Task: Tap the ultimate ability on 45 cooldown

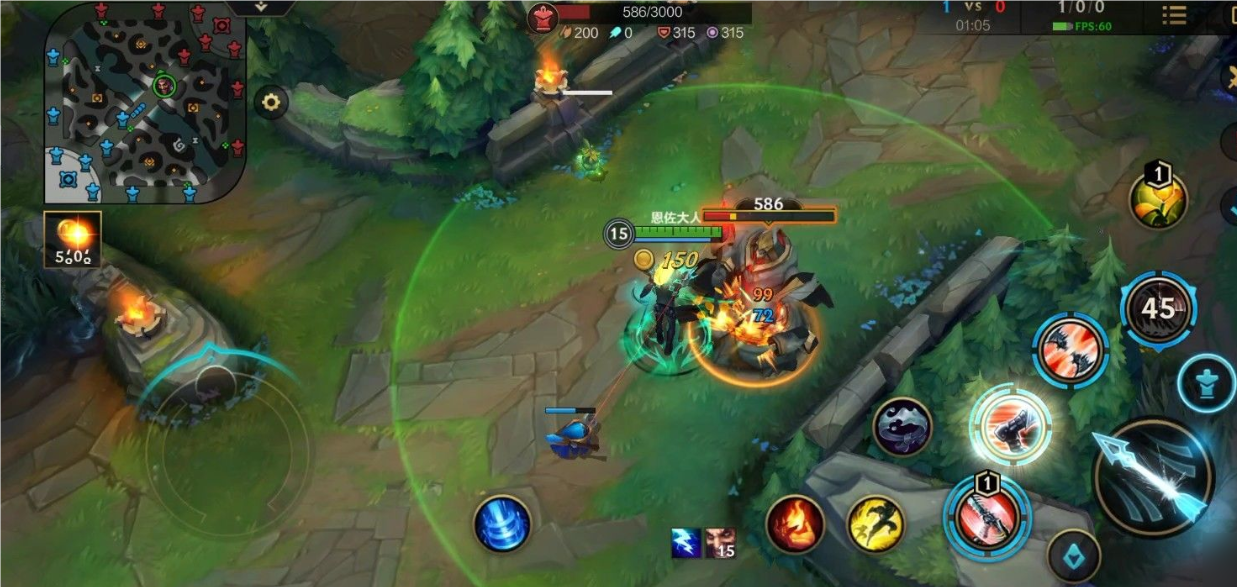Action: pyautogui.click(x=1158, y=309)
